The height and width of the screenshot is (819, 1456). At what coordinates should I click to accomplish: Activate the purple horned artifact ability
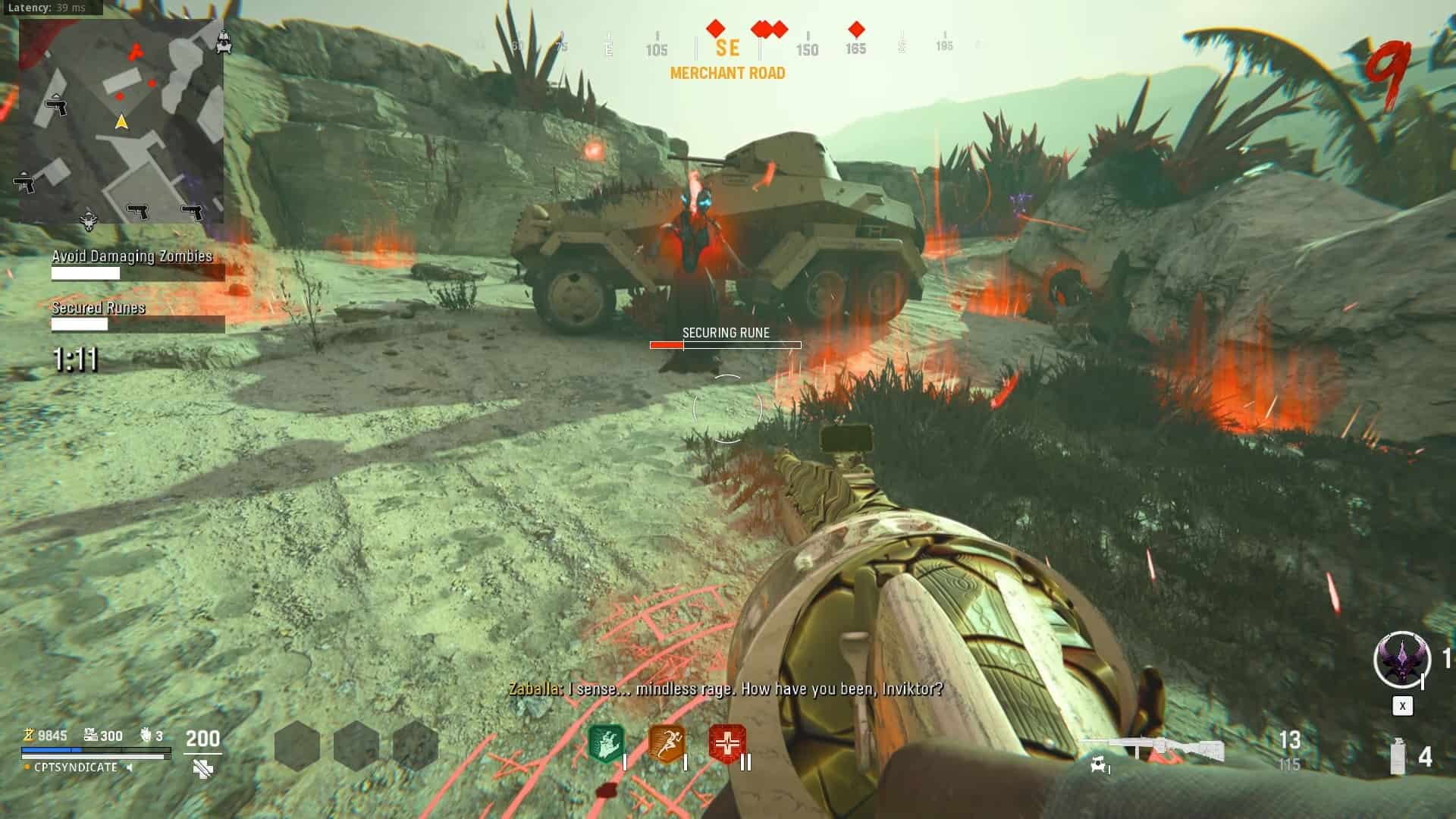click(x=1402, y=660)
